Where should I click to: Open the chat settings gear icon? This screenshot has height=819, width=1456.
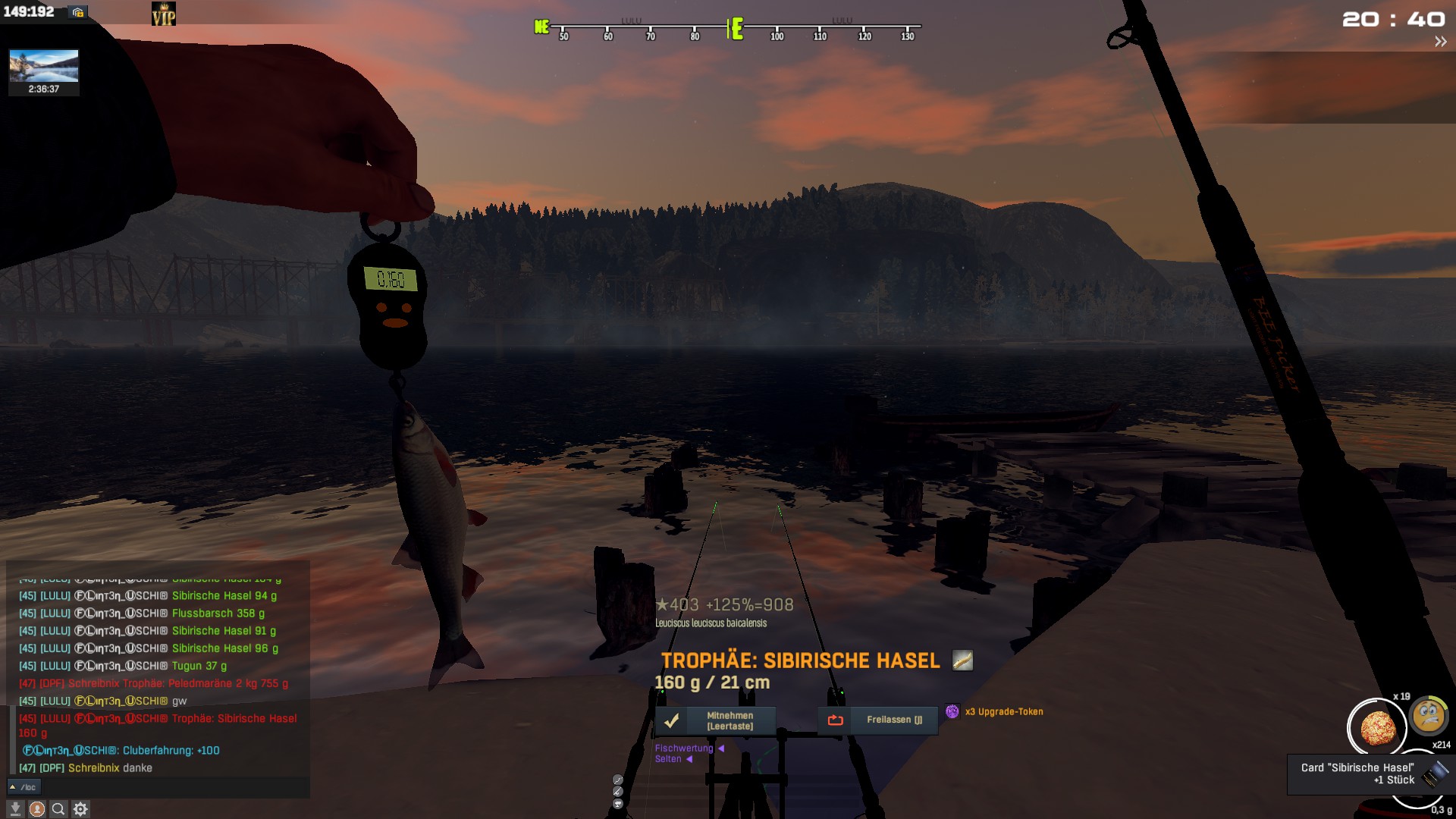point(80,809)
